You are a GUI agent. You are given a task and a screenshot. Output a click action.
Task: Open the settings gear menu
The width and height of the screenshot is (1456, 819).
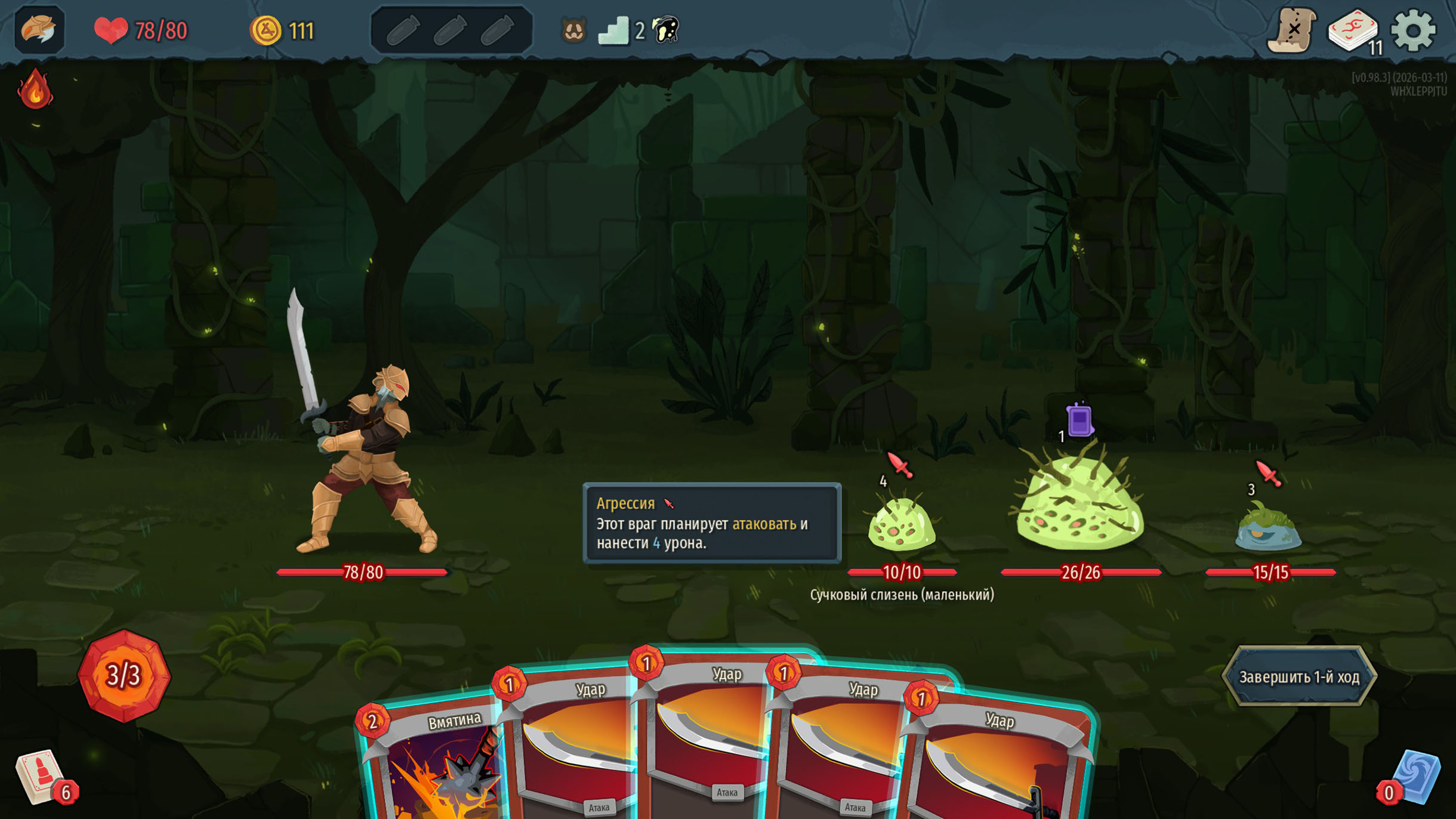click(x=1412, y=30)
